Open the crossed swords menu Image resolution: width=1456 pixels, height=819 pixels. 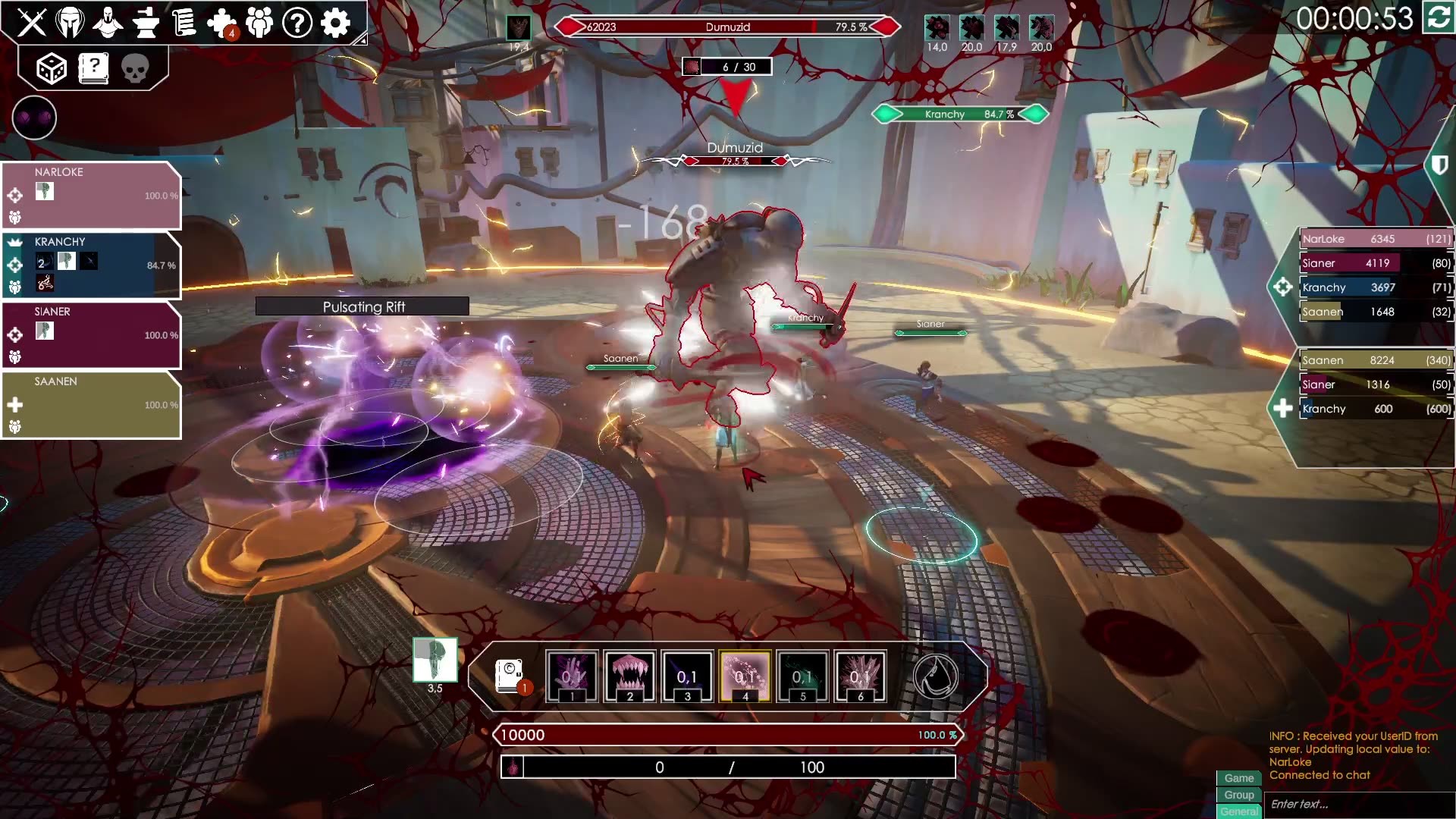click(x=32, y=23)
